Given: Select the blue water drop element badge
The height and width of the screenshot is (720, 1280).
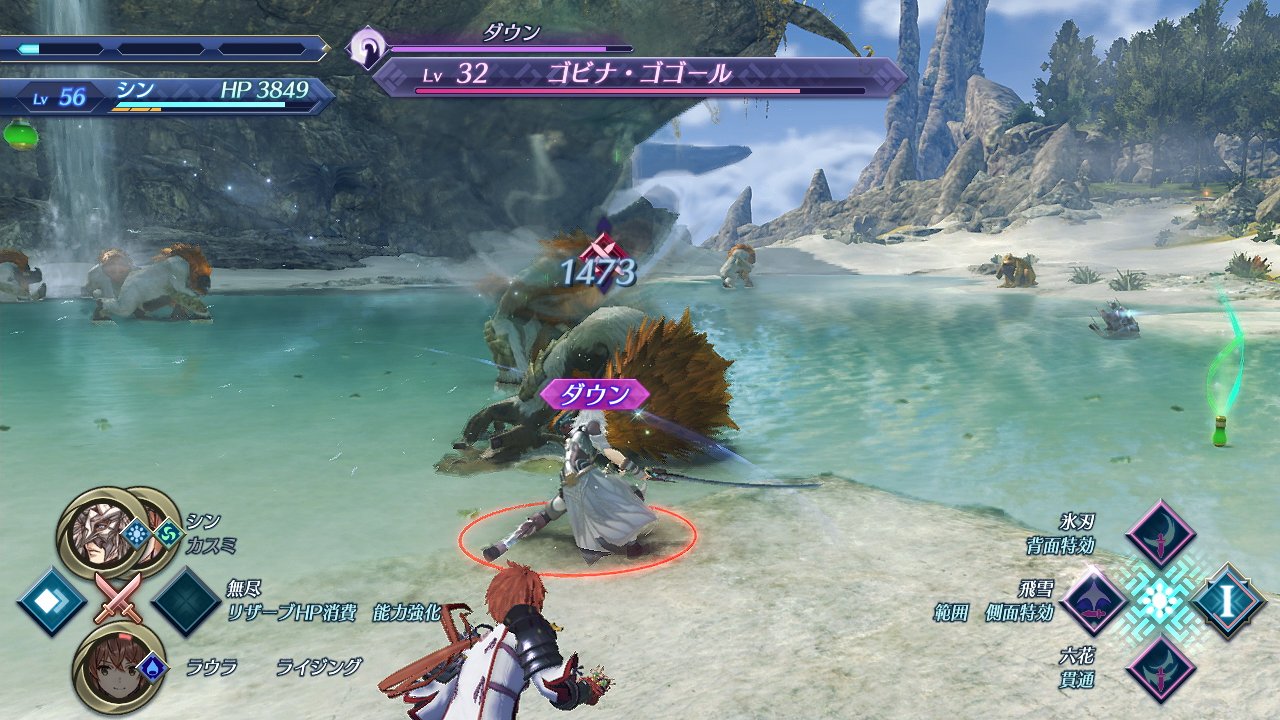Looking at the screenshot, I should click(150, 667).
